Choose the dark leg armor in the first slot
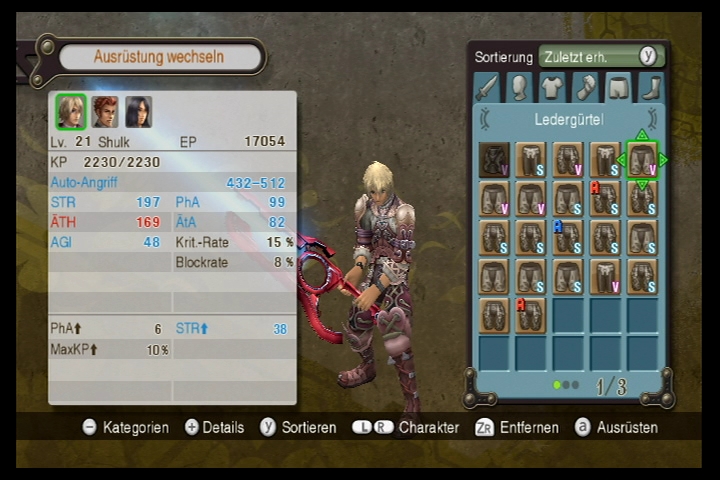This screenshot has width=720, height=480. (x=494, y=160)
